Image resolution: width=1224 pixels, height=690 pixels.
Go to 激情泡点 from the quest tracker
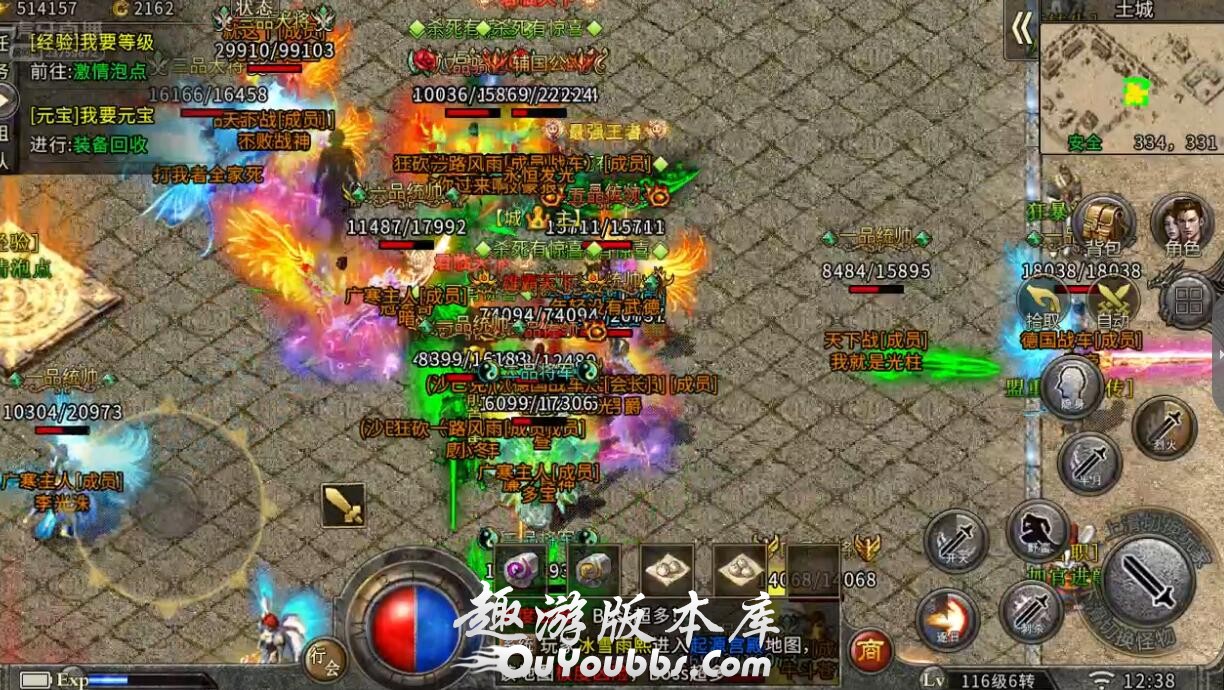pos(110,71)
